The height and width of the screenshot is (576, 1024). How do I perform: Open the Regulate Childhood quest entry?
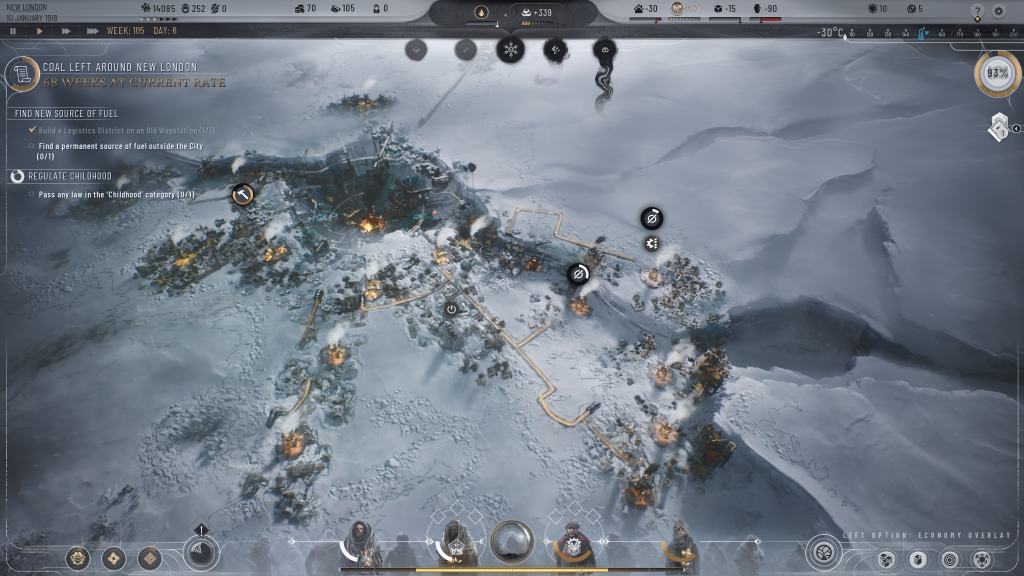coord(69,176)
